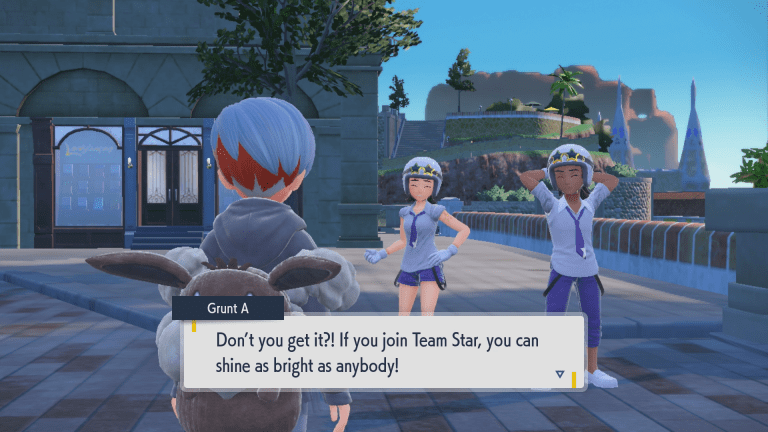768x432 pixels.
Task: Click Grunt A's dialogue text box
Action: pos(380,353)
